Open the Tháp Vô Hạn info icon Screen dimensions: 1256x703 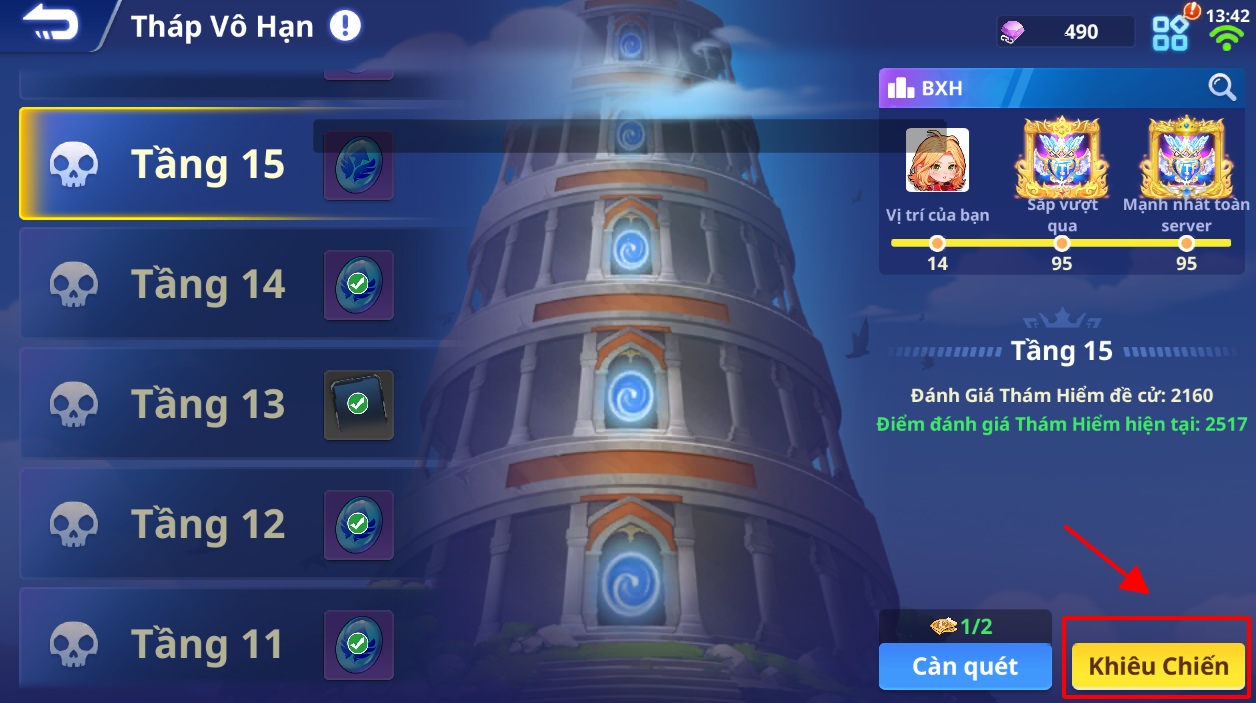coord(345,26)
